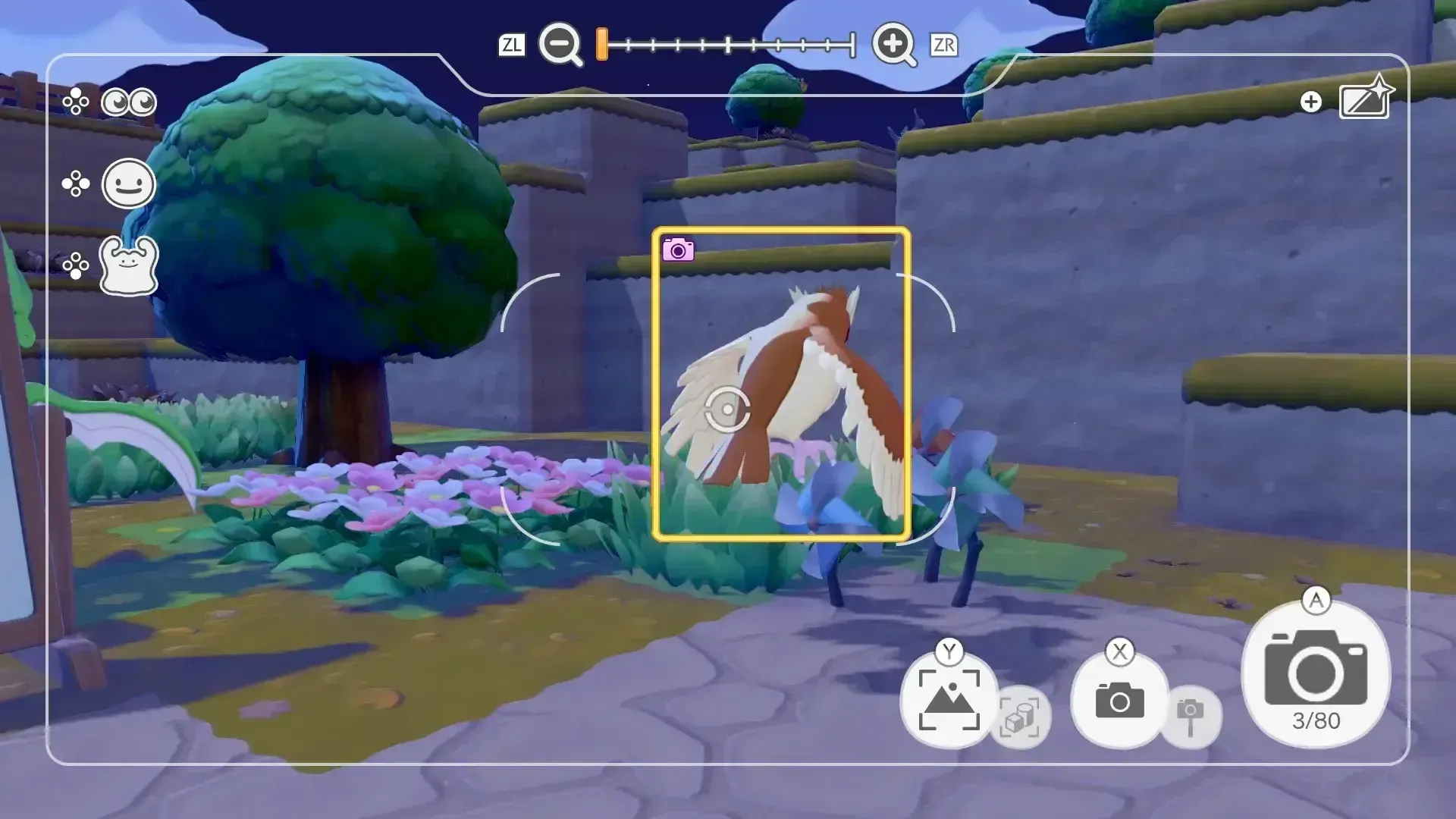Click the Pokéball focus reticle

[x=729, y=409]
